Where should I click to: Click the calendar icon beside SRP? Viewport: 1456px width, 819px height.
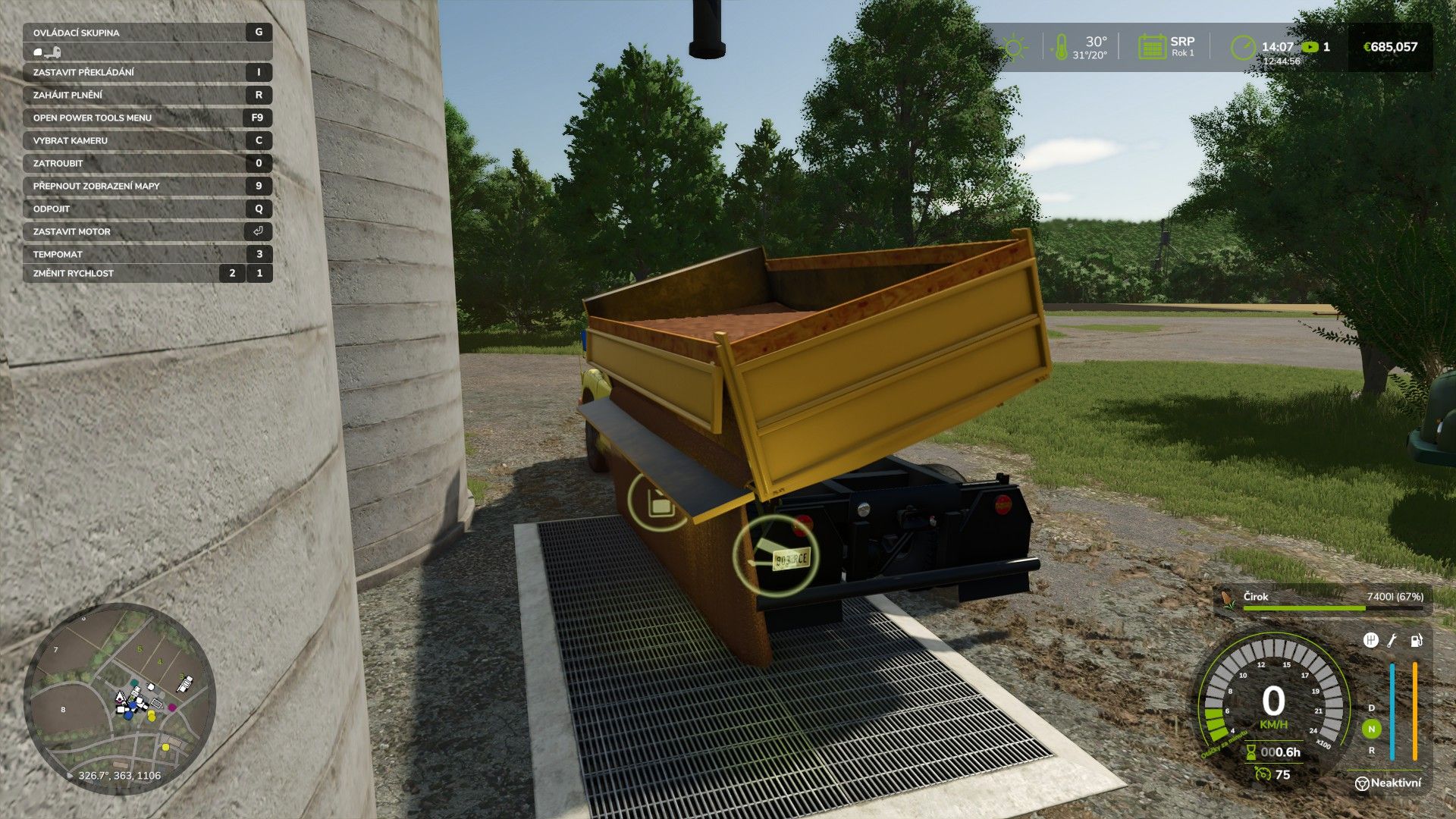coord(1151,47)
